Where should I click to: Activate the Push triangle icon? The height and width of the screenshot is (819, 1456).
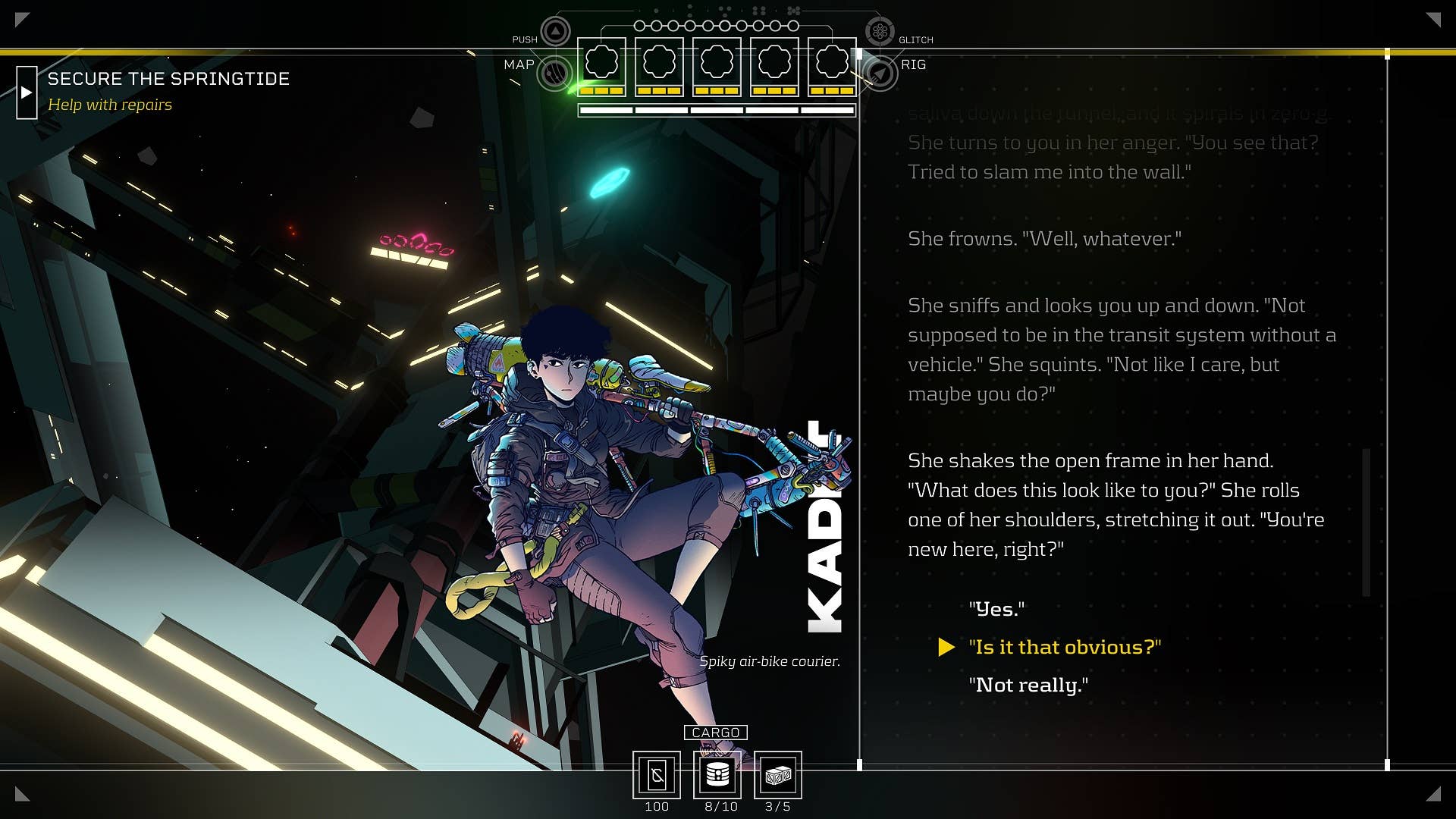point(555,32)
